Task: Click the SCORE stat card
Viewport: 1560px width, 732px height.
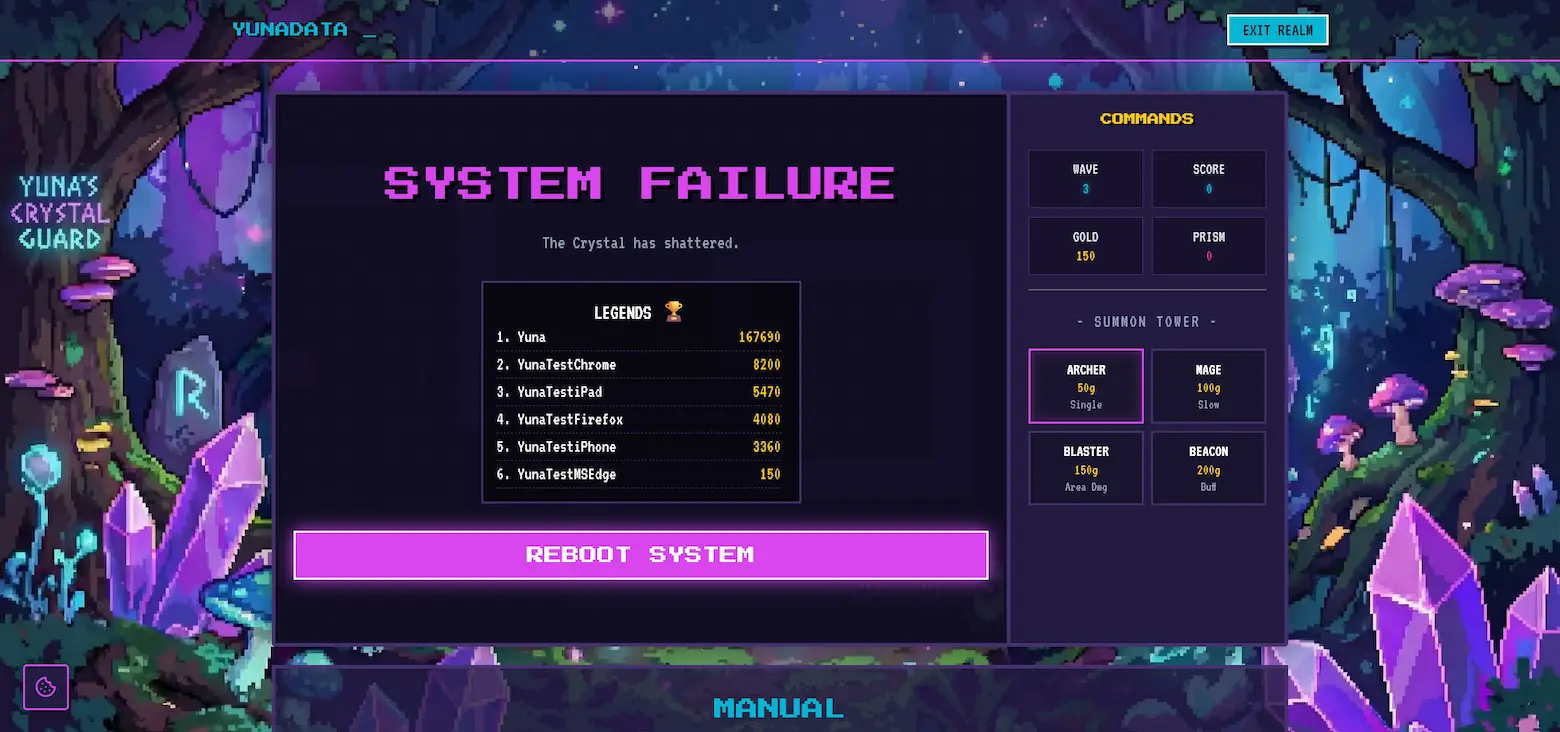Action: 1208,179
